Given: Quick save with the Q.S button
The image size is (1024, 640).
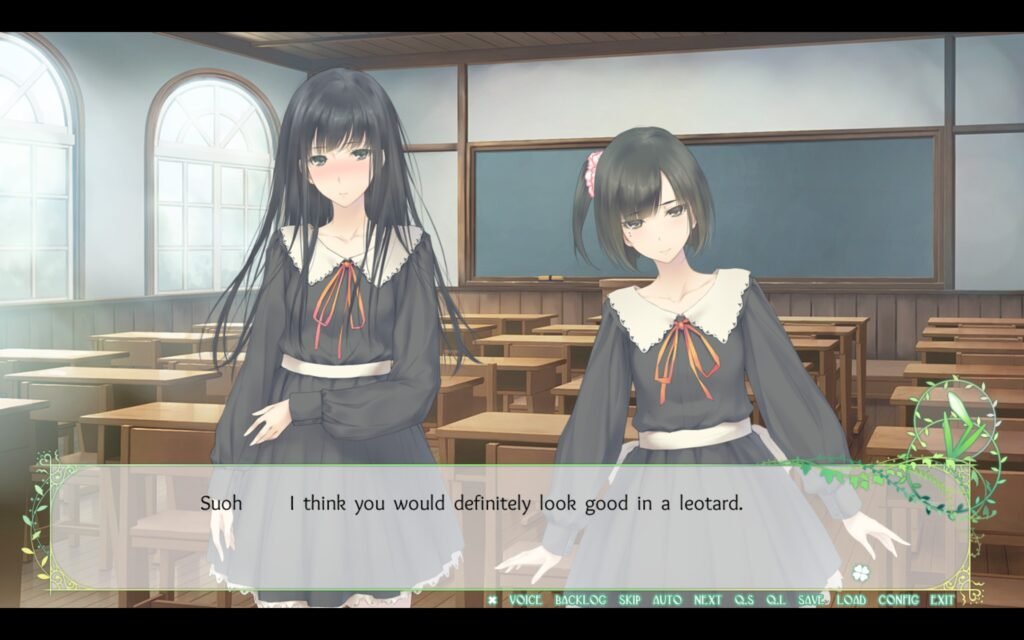Looking at the screenshot, I should [744, 600].
